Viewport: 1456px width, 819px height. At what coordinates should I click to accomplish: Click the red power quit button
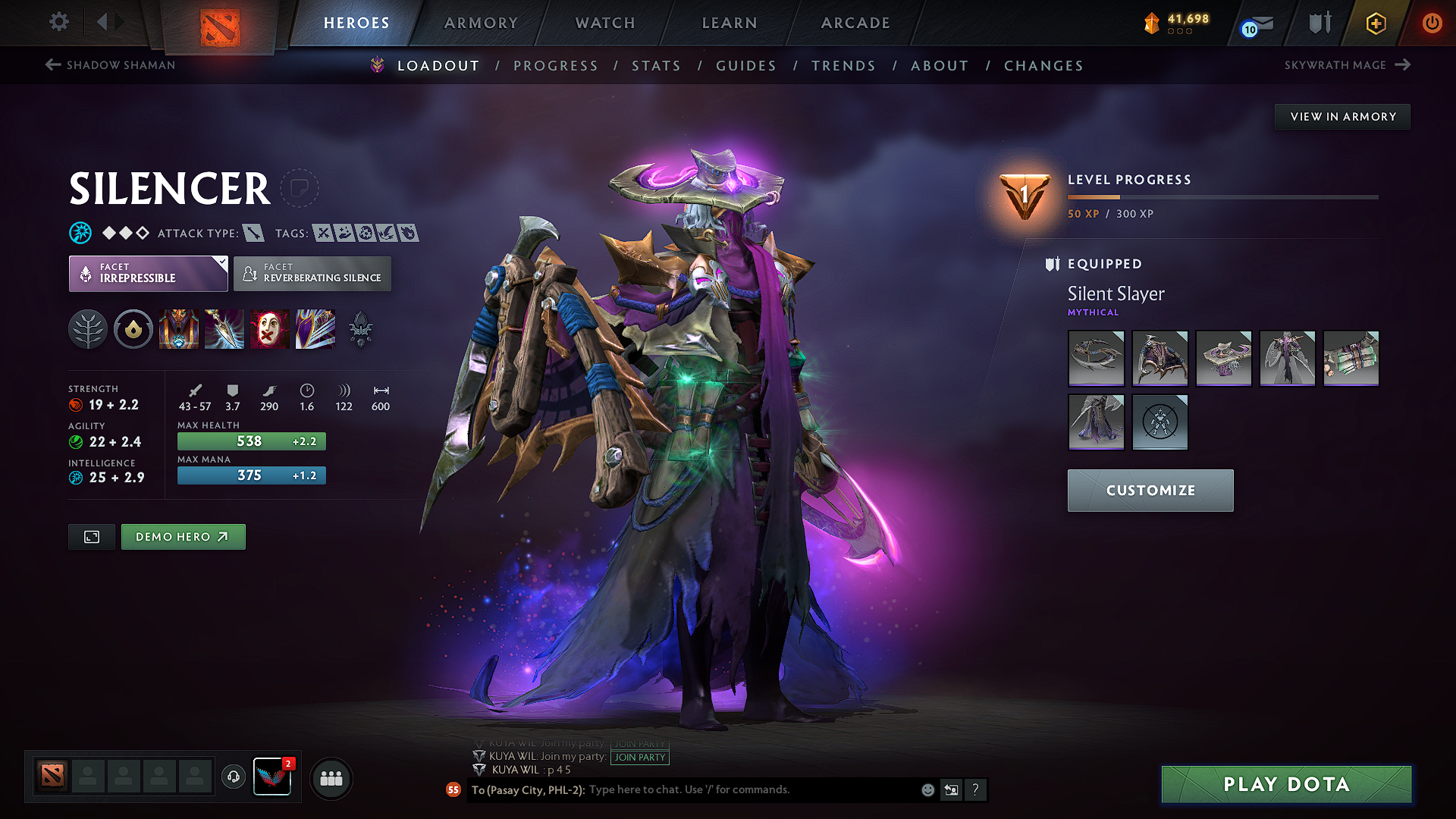point(1432,23)
